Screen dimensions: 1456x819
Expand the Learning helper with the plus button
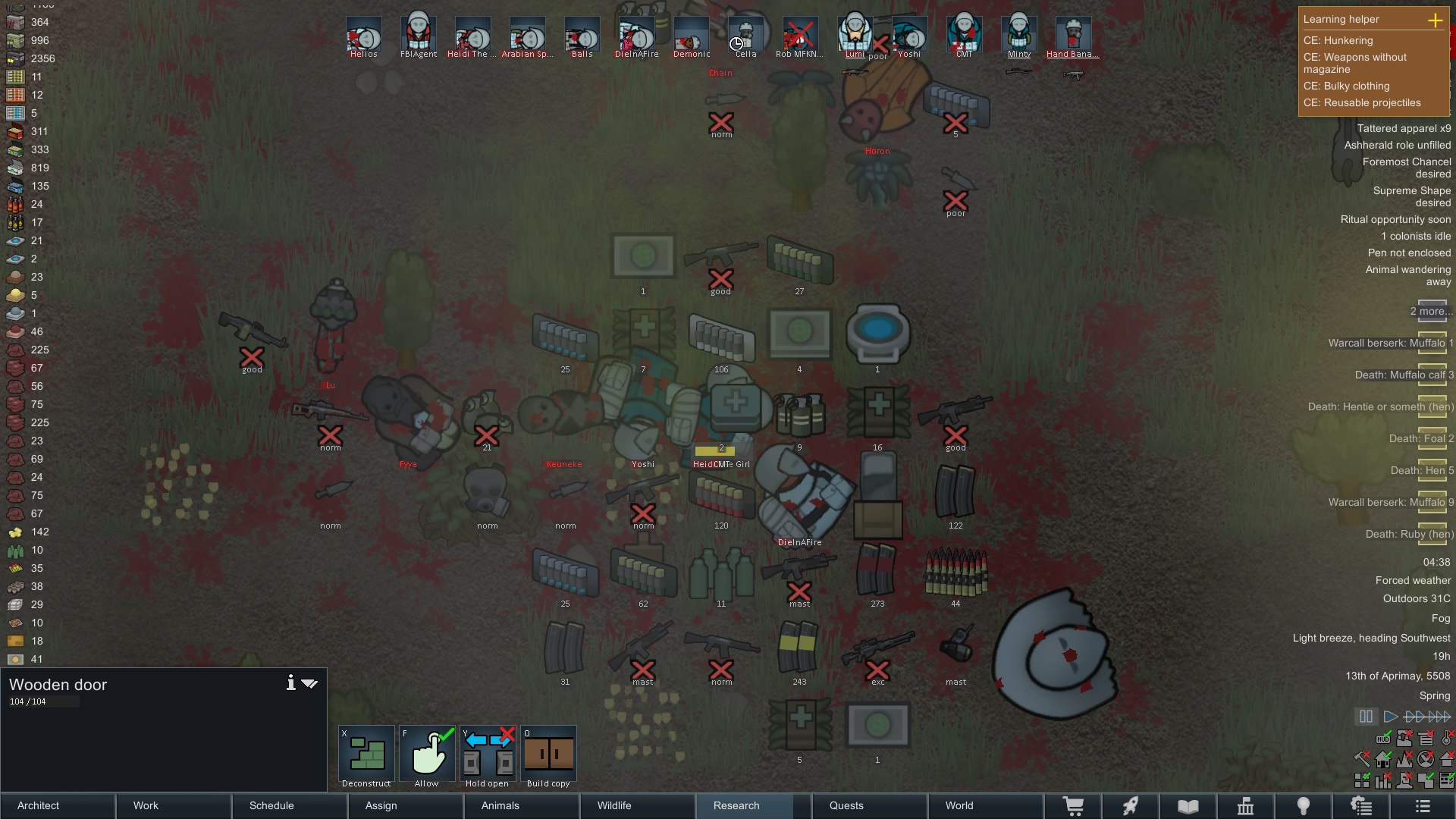coord(1435,21)
